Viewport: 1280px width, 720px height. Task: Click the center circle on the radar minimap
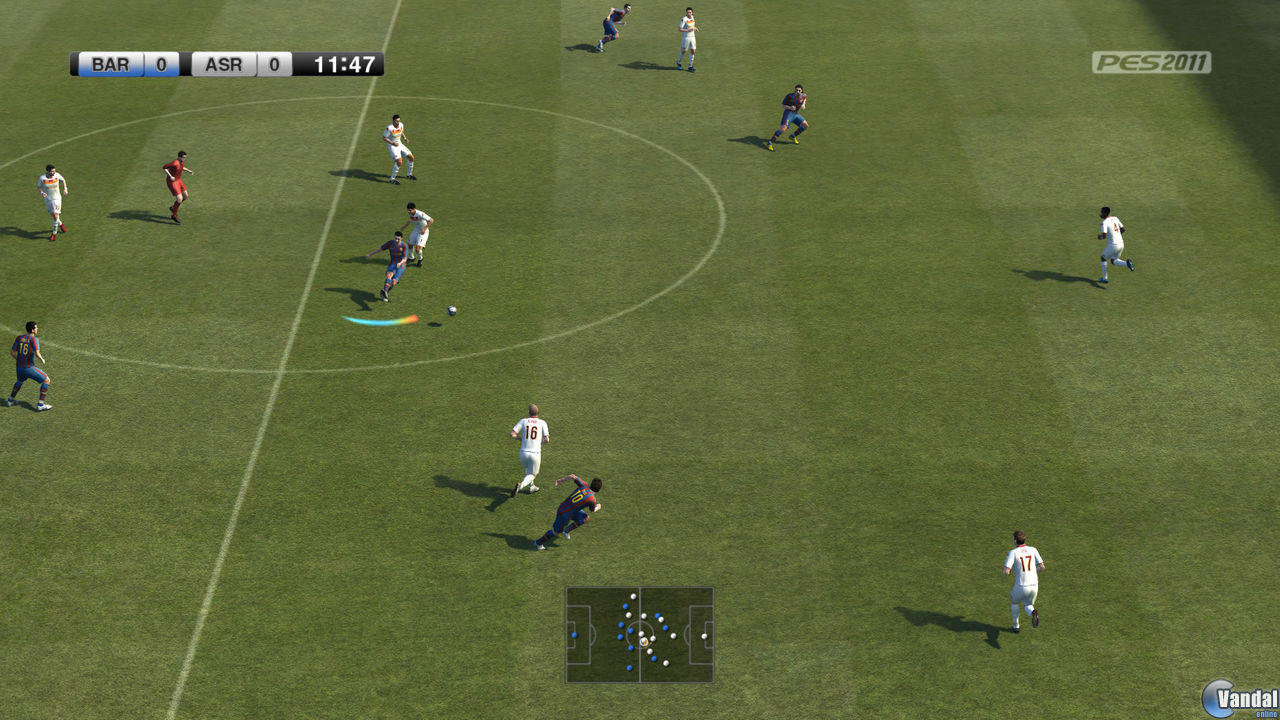640,635
